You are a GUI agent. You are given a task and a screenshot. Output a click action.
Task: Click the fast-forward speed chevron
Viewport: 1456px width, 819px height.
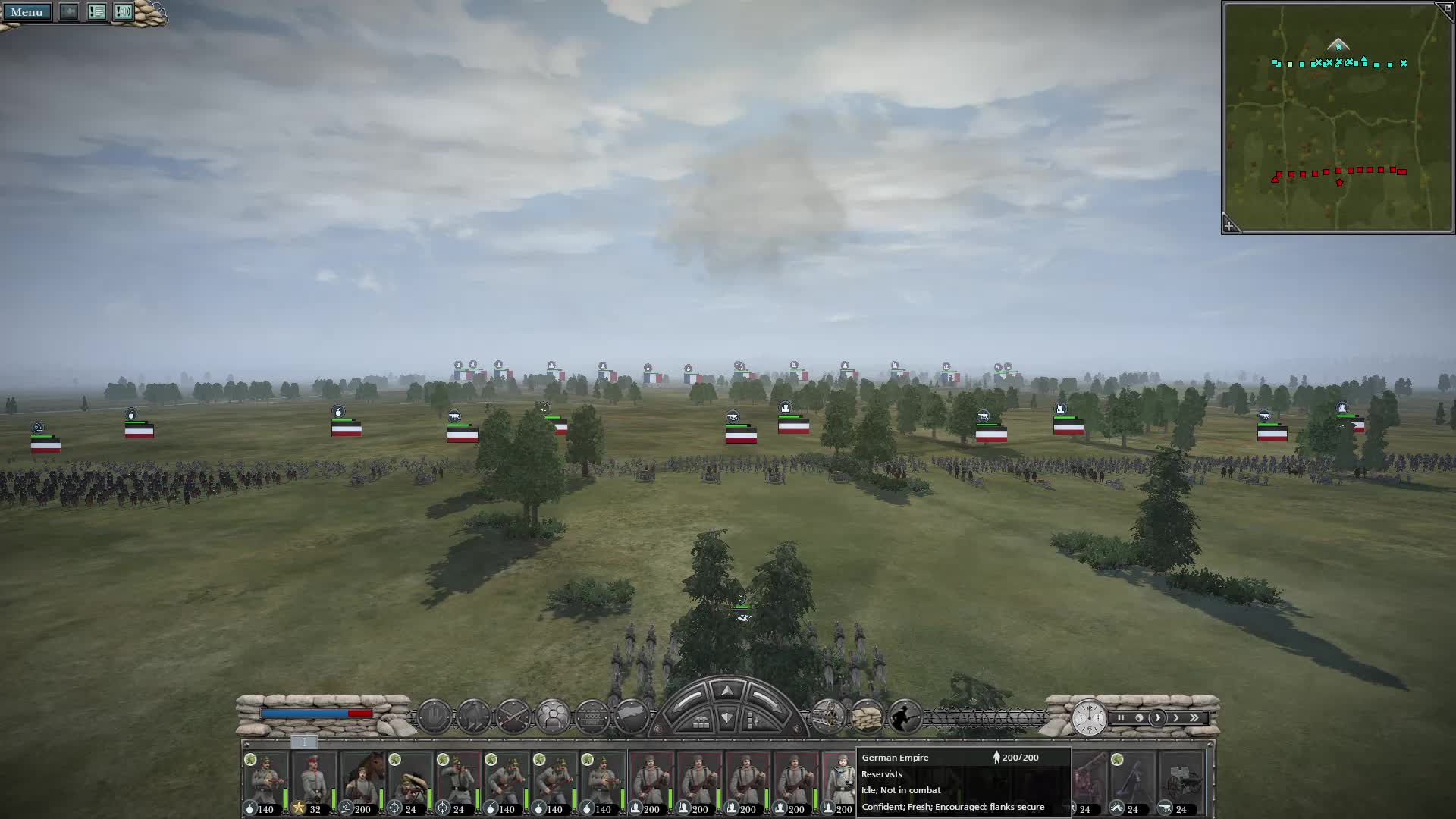click(x=1176, y=717)
